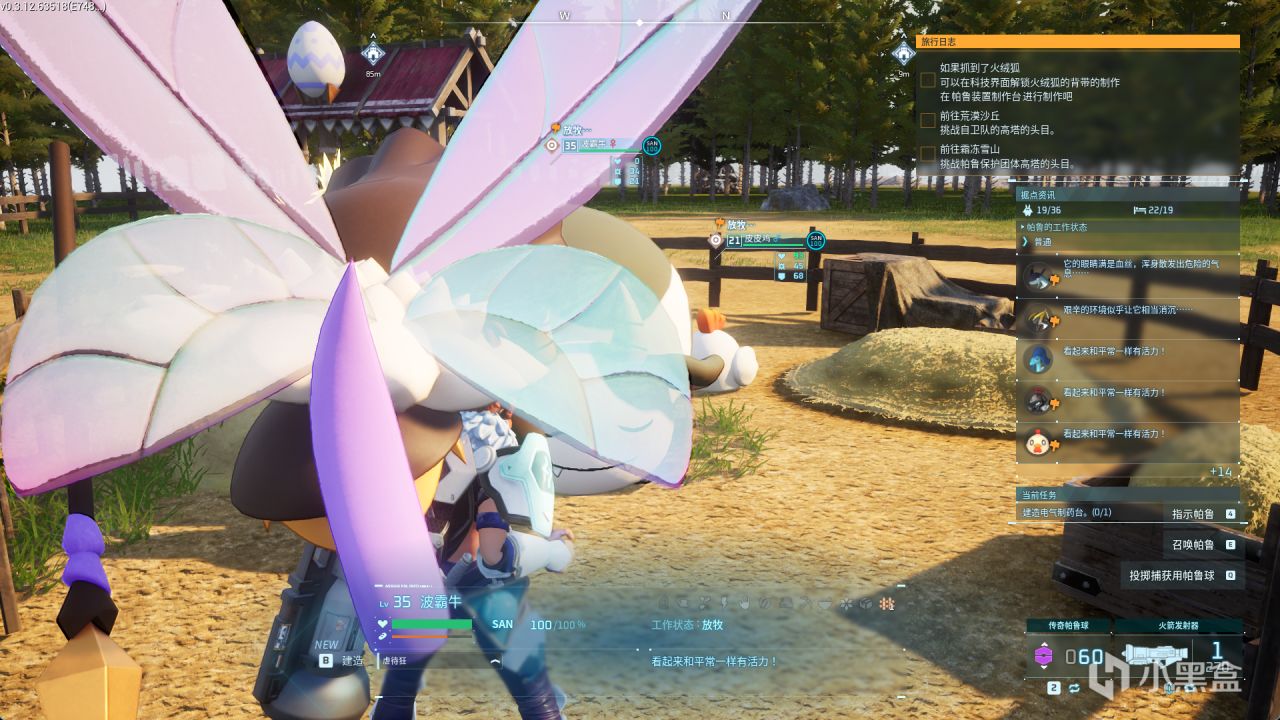The image size is (1280, 720).
Task: Click the highlighted ranching work suitability icon
Action: coord(885,604)
